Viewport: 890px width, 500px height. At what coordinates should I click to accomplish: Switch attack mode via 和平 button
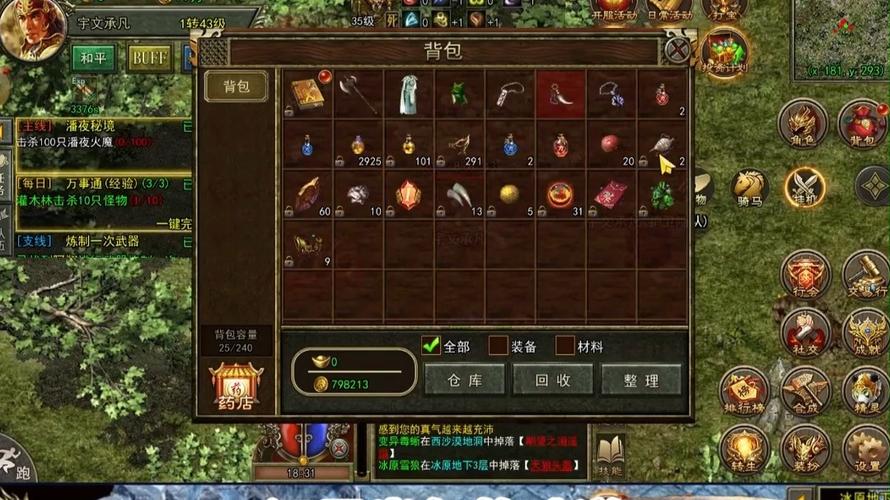(93, 57)
